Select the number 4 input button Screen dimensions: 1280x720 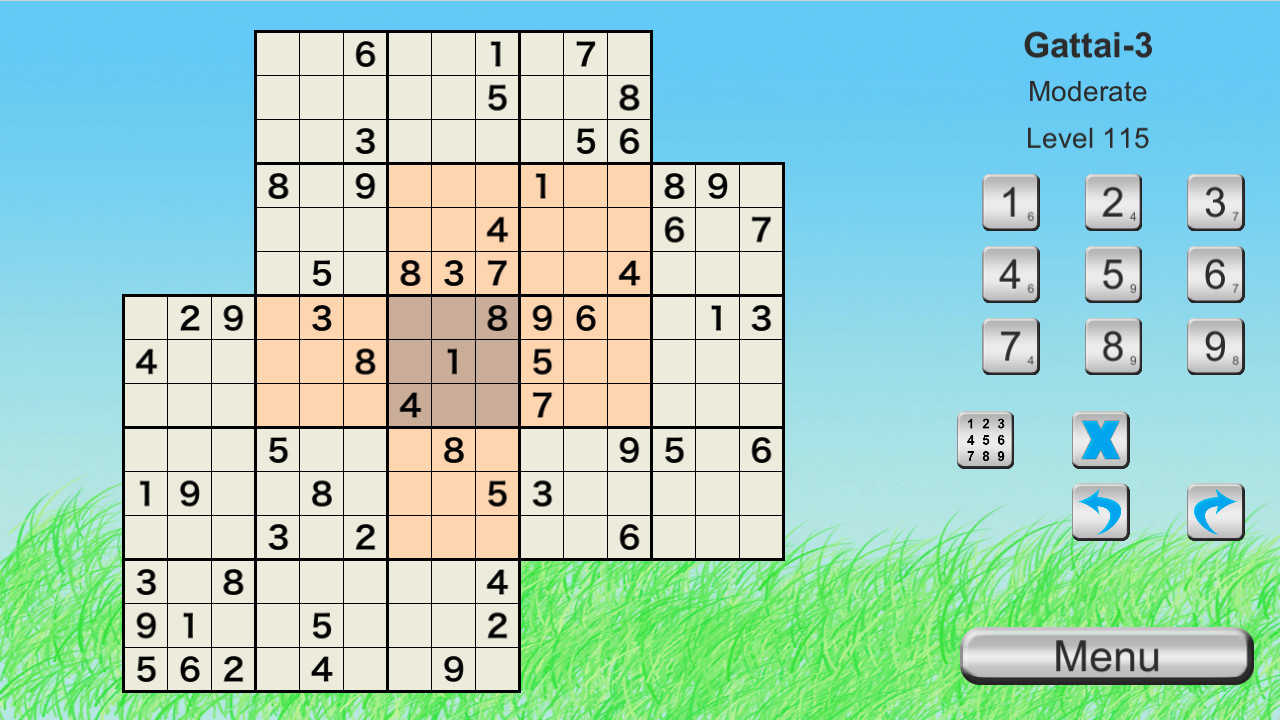[1011, 274]
